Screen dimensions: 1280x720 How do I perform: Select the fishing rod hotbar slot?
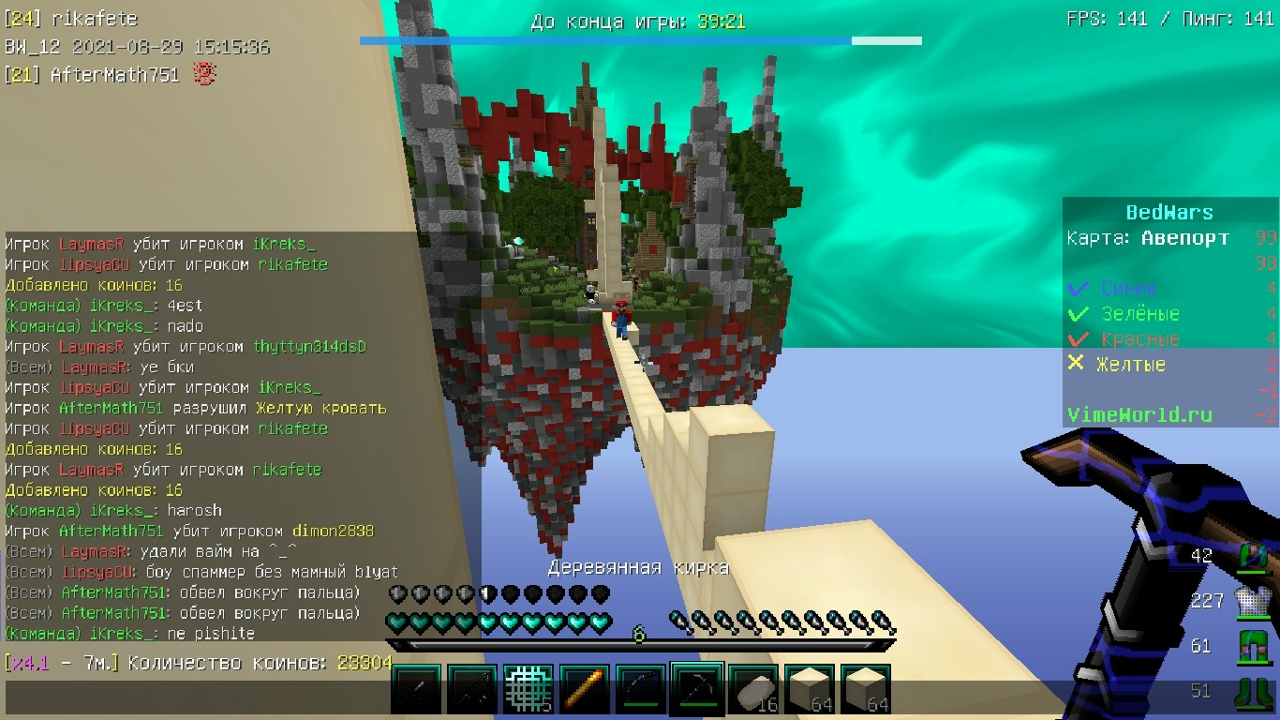(472, 690)
